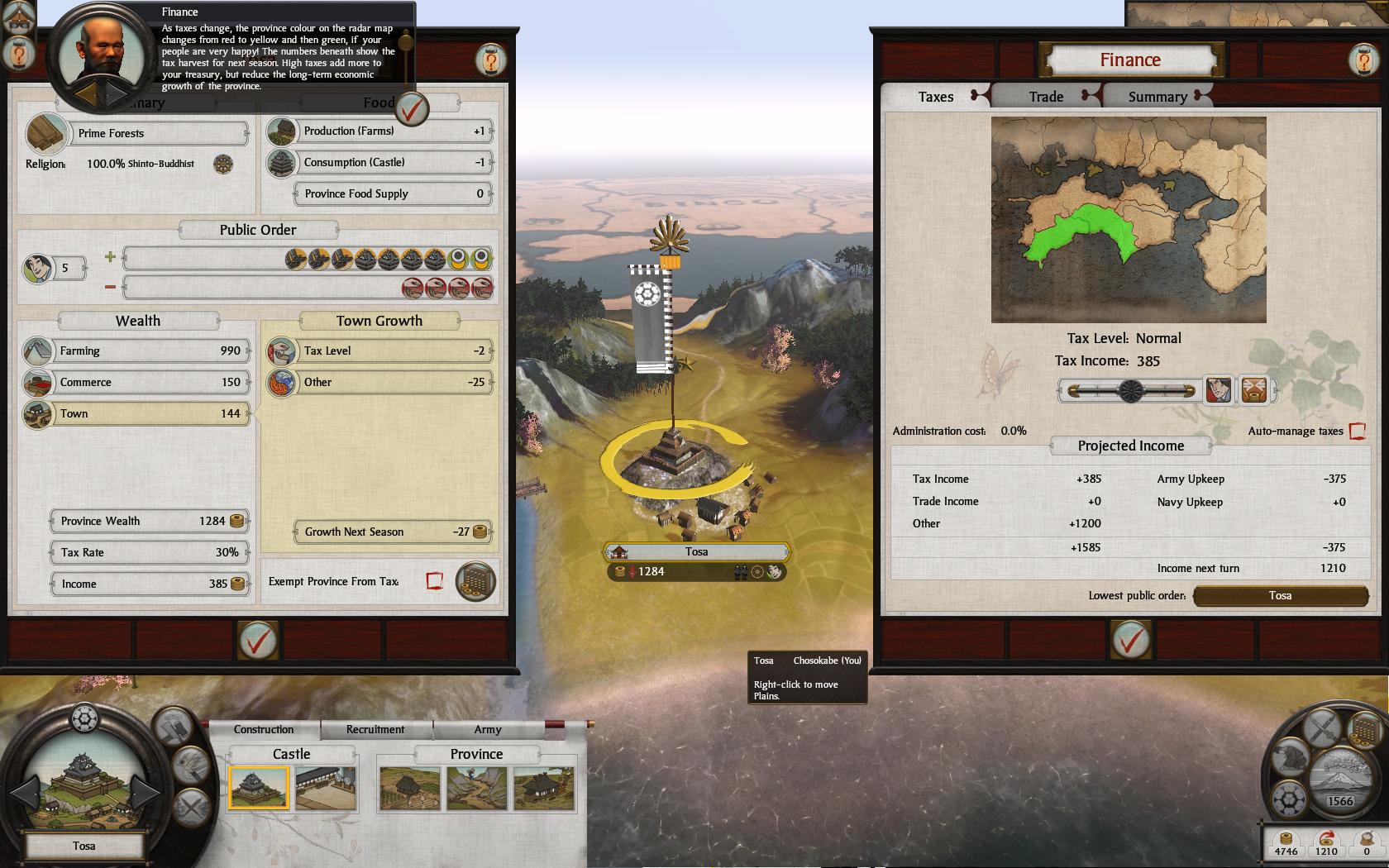Select the Tosa settlement name label
The height and width of the screenshot is (868, 1389).
696,552
